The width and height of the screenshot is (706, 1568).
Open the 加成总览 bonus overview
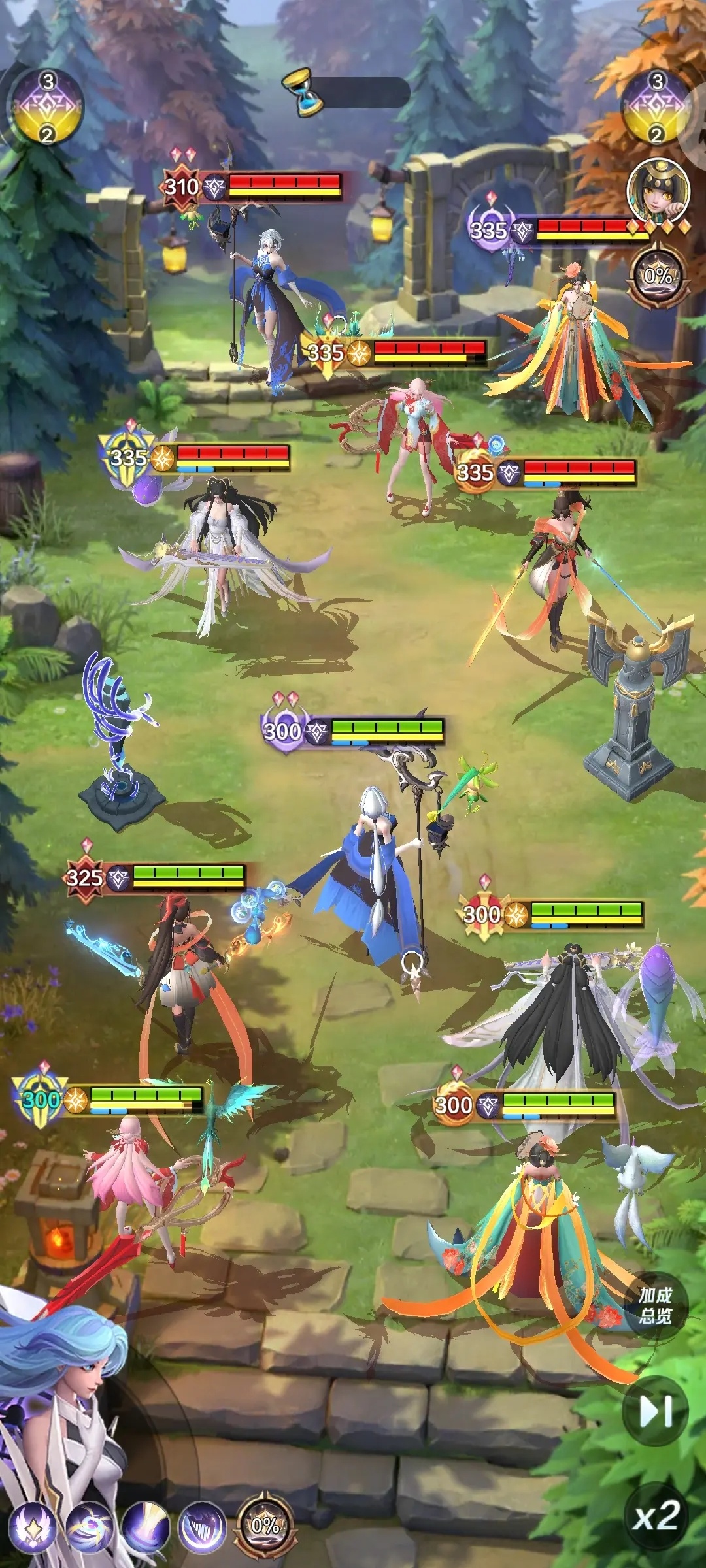(x=655, y=1305)
